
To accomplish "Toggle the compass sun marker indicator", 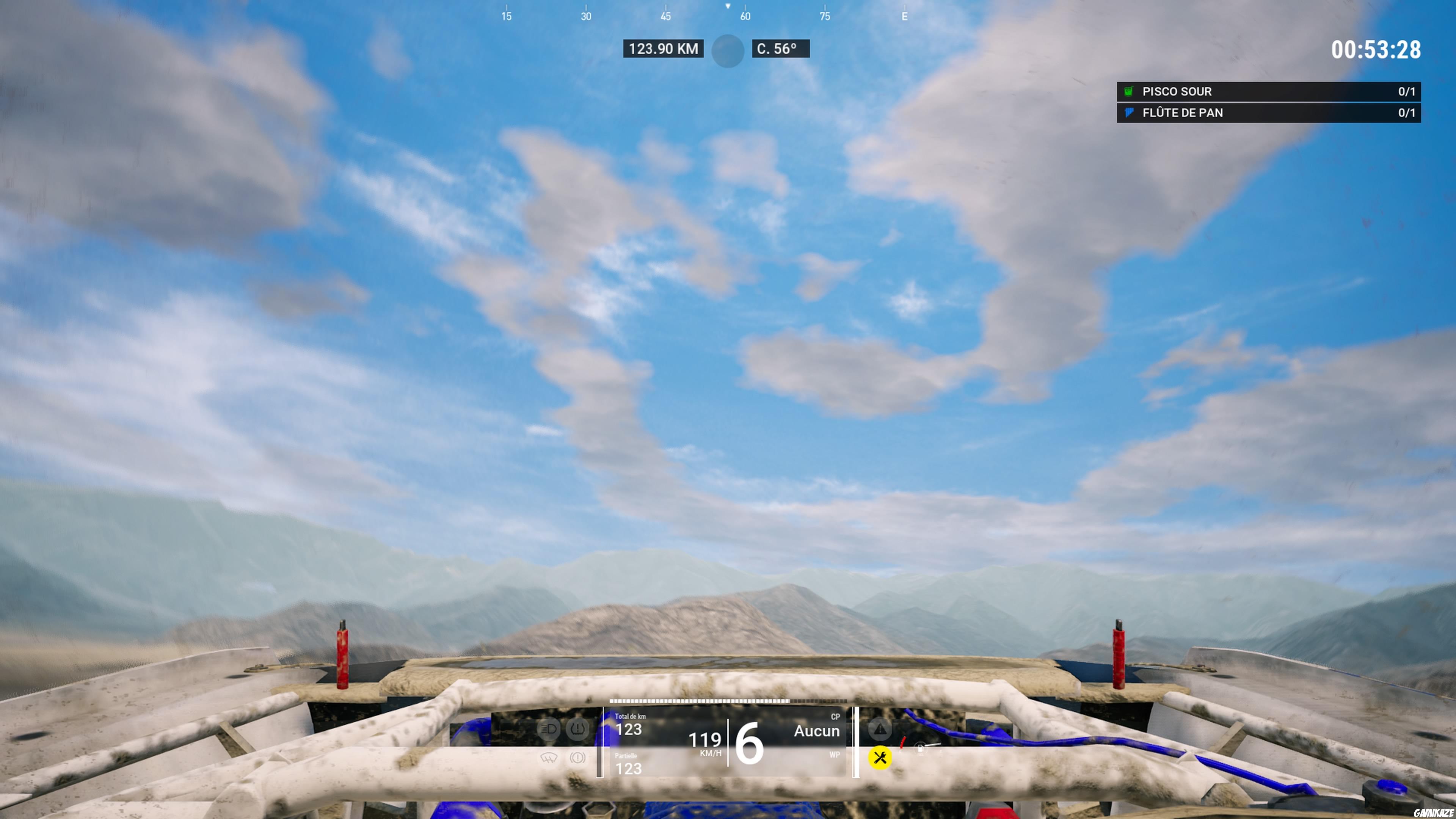I will pos(728,50).
